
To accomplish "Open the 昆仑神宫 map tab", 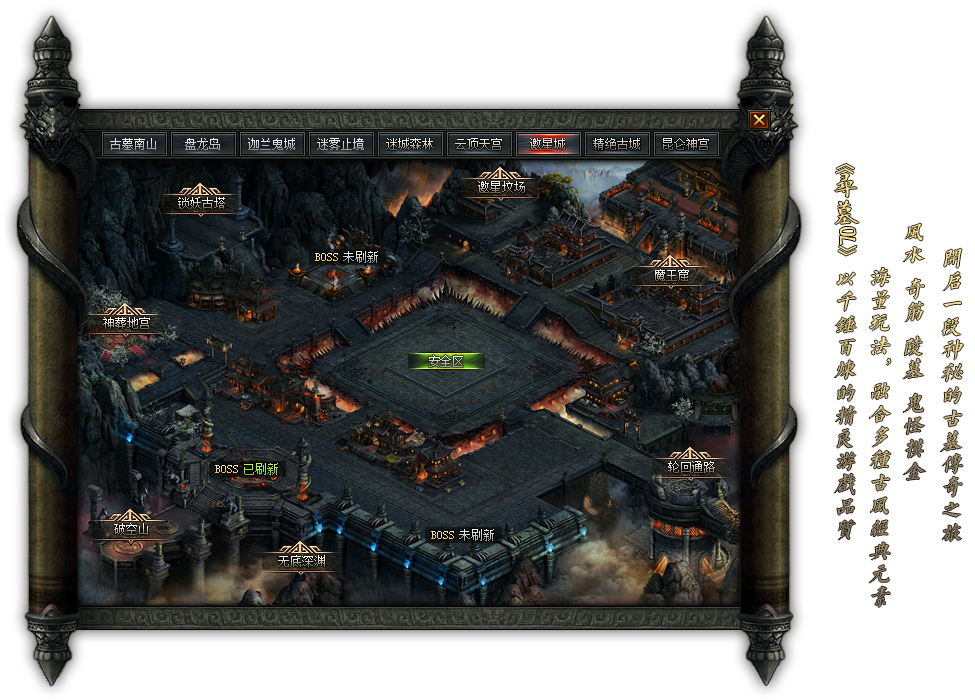I will (x=686, y=144).
